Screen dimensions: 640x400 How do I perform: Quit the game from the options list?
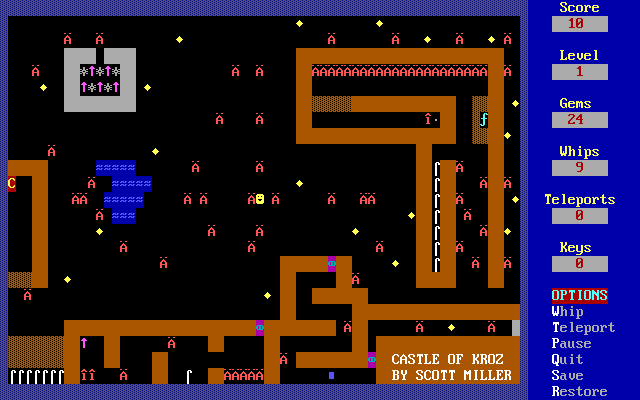click(x=567, y=360)
